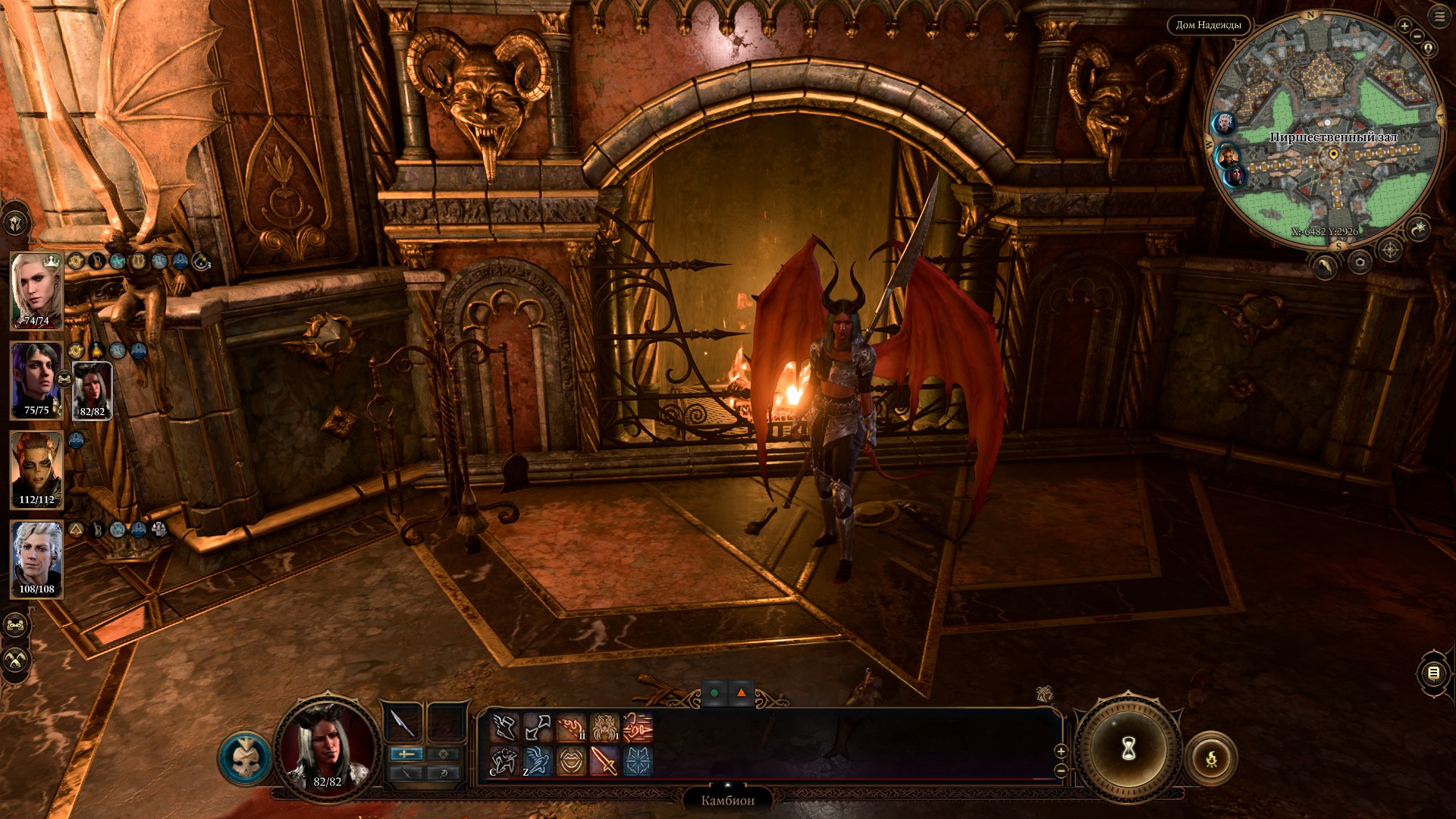This screenshot has height=819, width=1456.
Task: Use the winged fly ability
Action: pos(537,761)
